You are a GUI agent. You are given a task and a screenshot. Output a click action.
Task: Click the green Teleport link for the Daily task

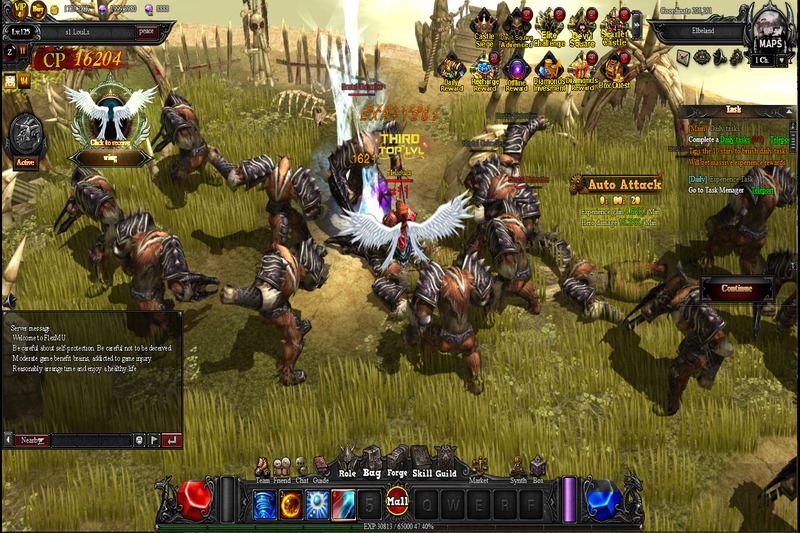pos(763,190)
